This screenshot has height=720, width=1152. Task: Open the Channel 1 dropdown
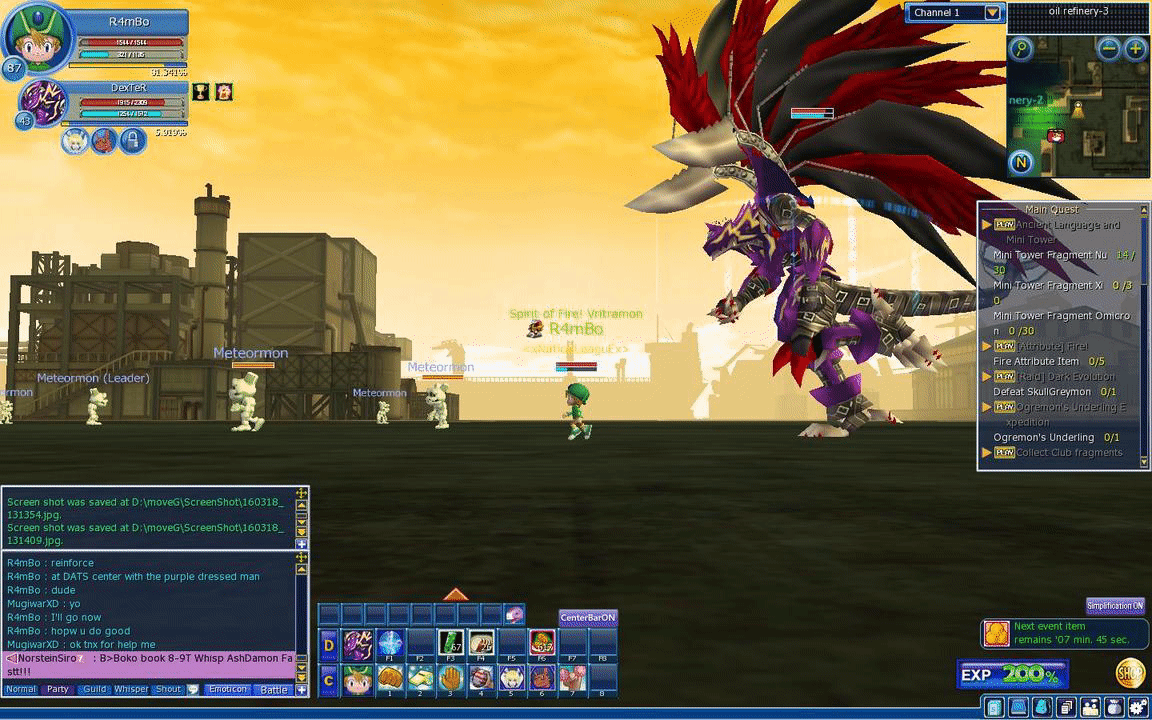[992, 13]
